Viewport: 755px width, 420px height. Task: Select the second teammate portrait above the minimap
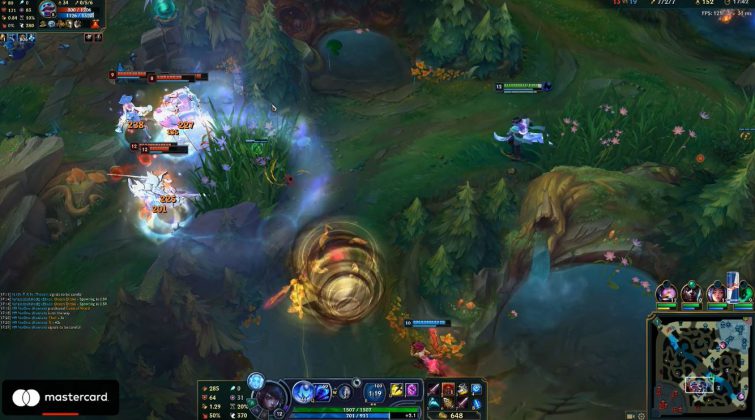(x=690, y=294)
